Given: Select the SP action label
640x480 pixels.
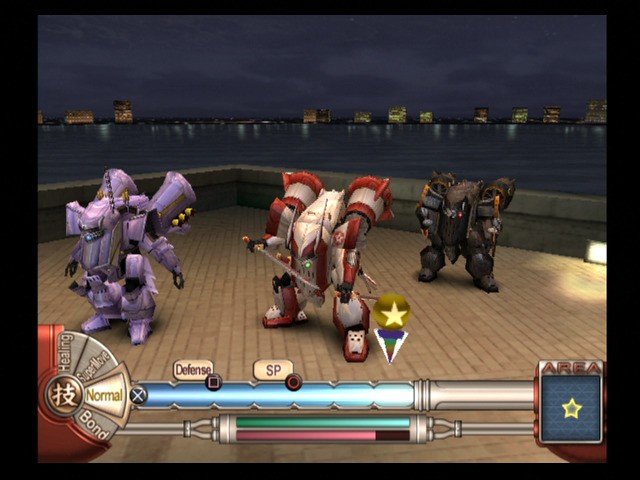Looking at the screenshot, I should coord(272,370).
